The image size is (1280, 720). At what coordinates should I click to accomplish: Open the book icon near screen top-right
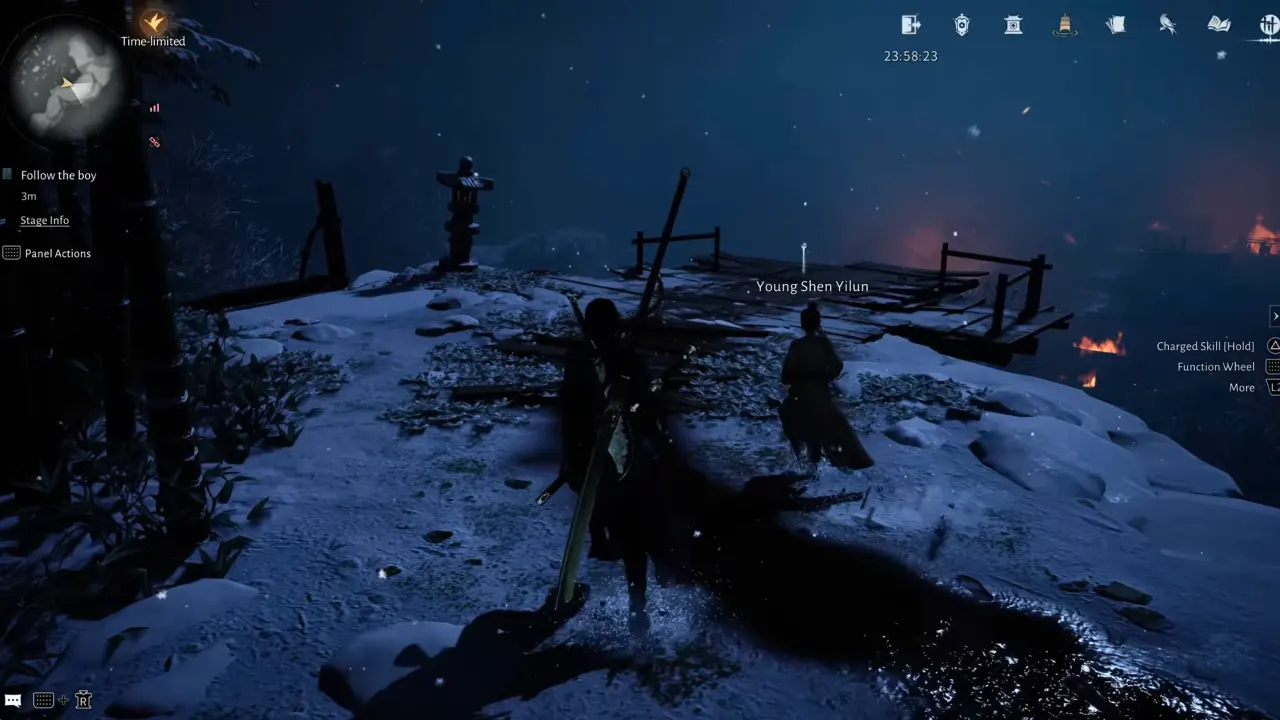pyautogui.click(x=1218, y=25)
